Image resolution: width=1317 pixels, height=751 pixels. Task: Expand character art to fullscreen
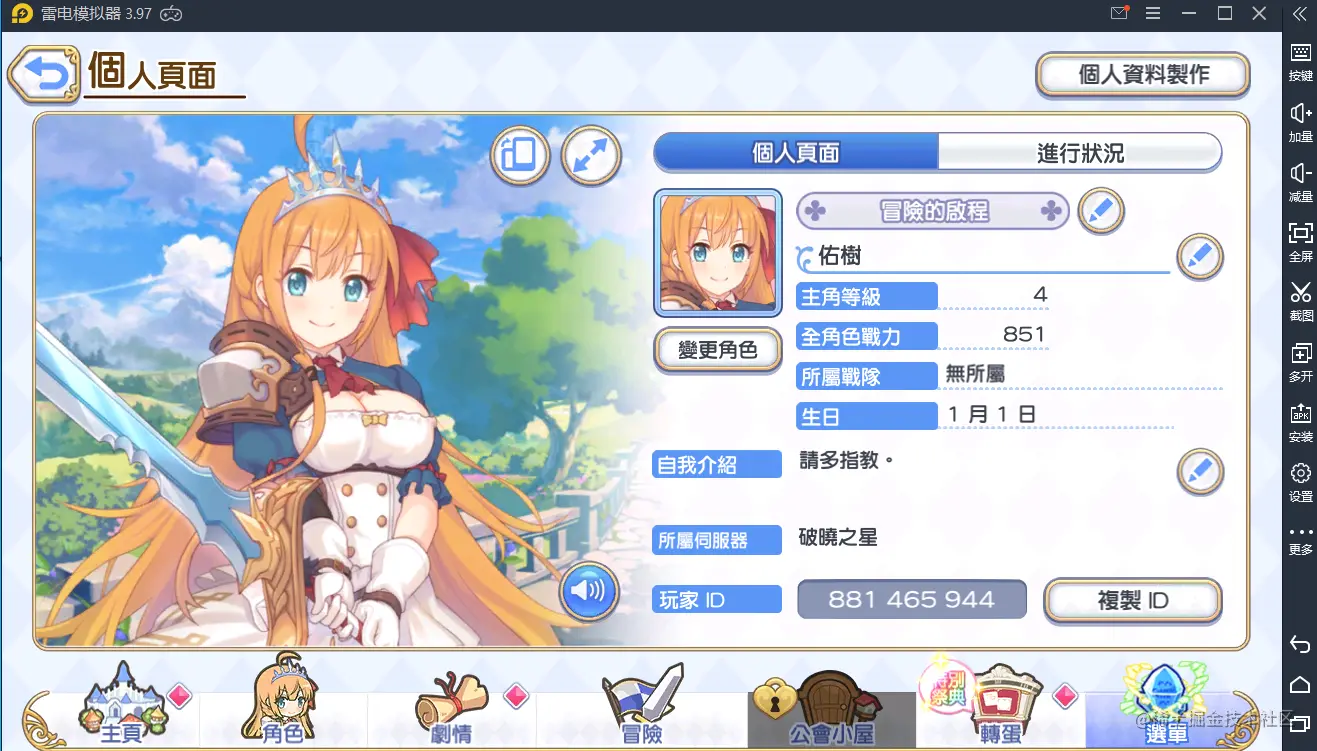[x=591, y=155]
